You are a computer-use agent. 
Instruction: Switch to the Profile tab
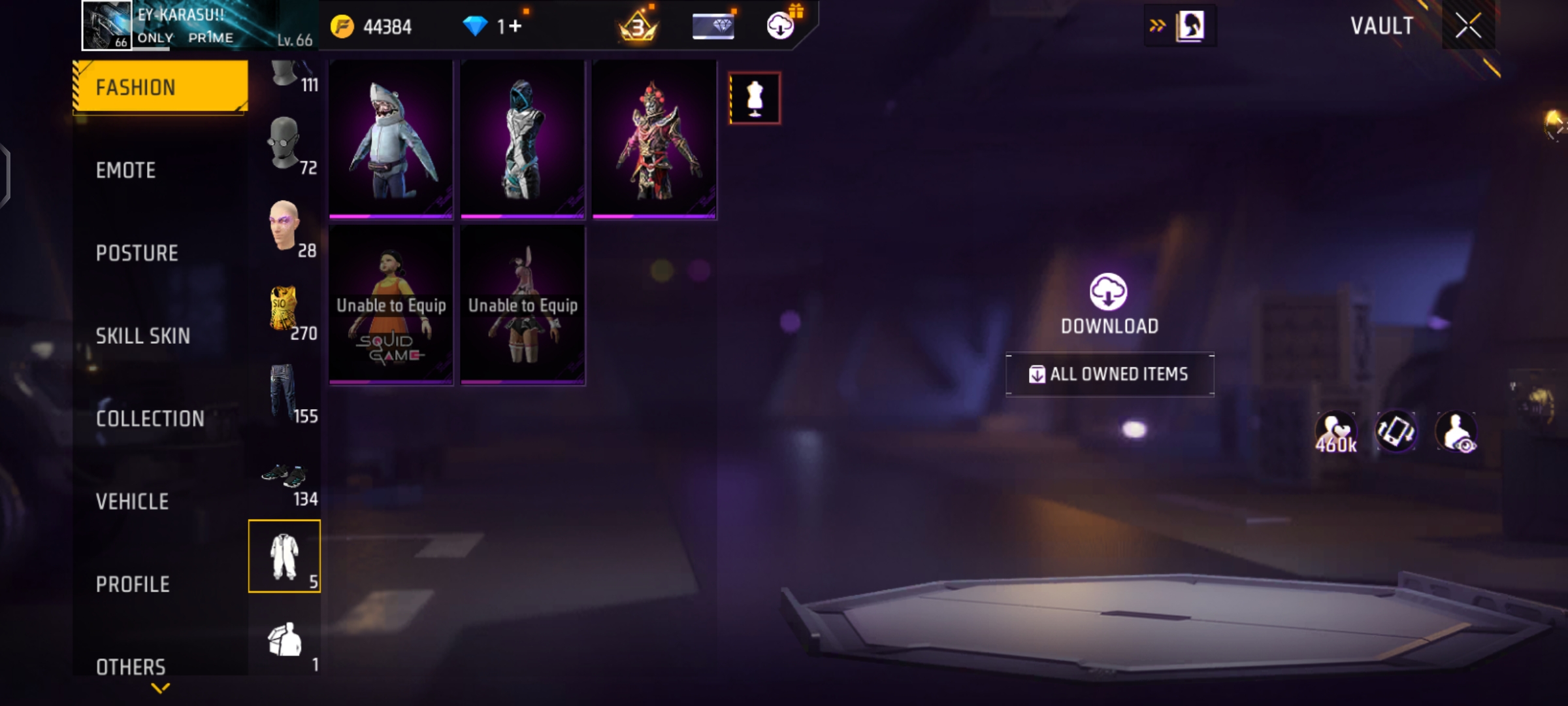point(133,584)
